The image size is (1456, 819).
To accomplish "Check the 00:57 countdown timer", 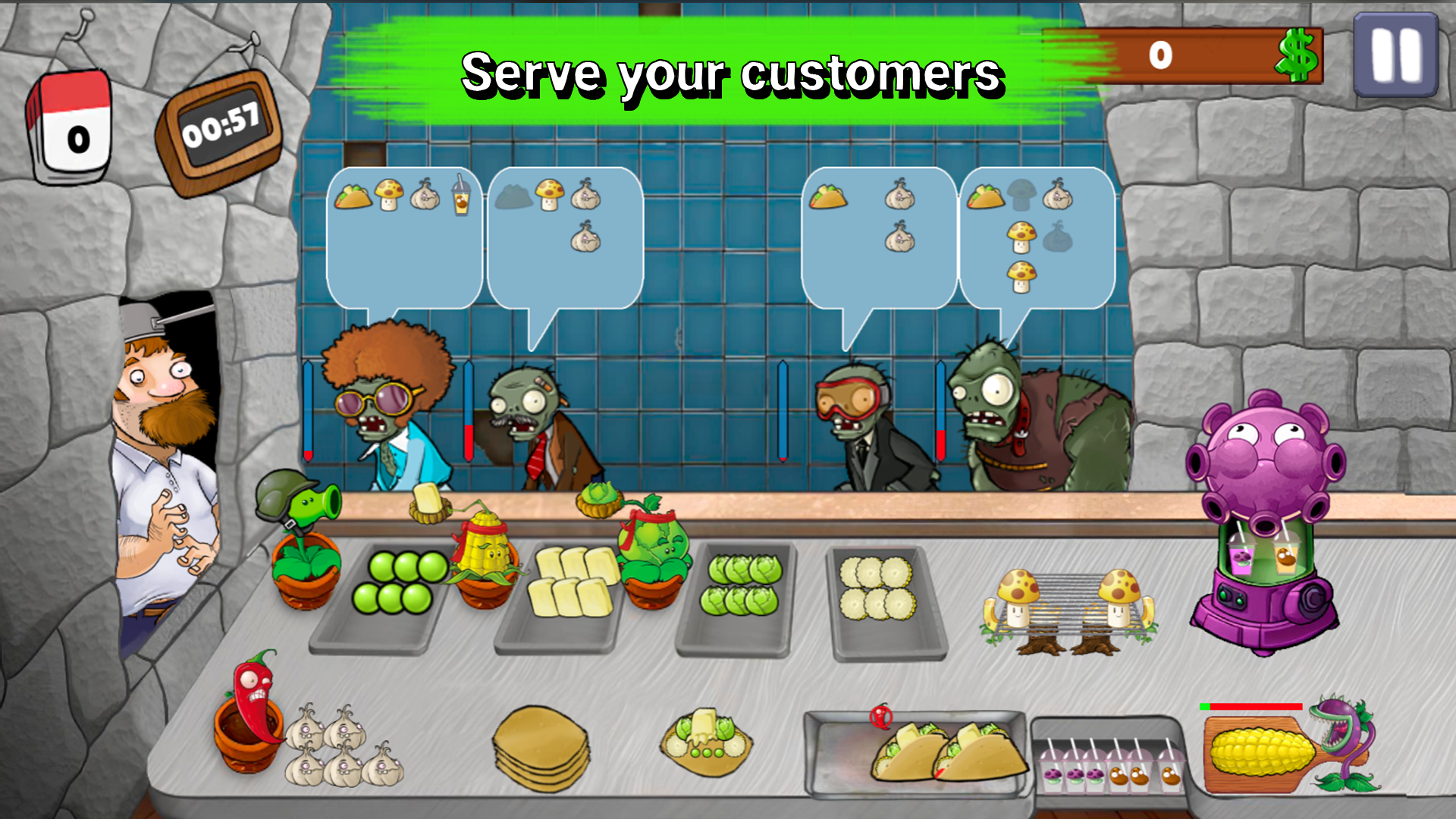I will [x=220, y=125].
